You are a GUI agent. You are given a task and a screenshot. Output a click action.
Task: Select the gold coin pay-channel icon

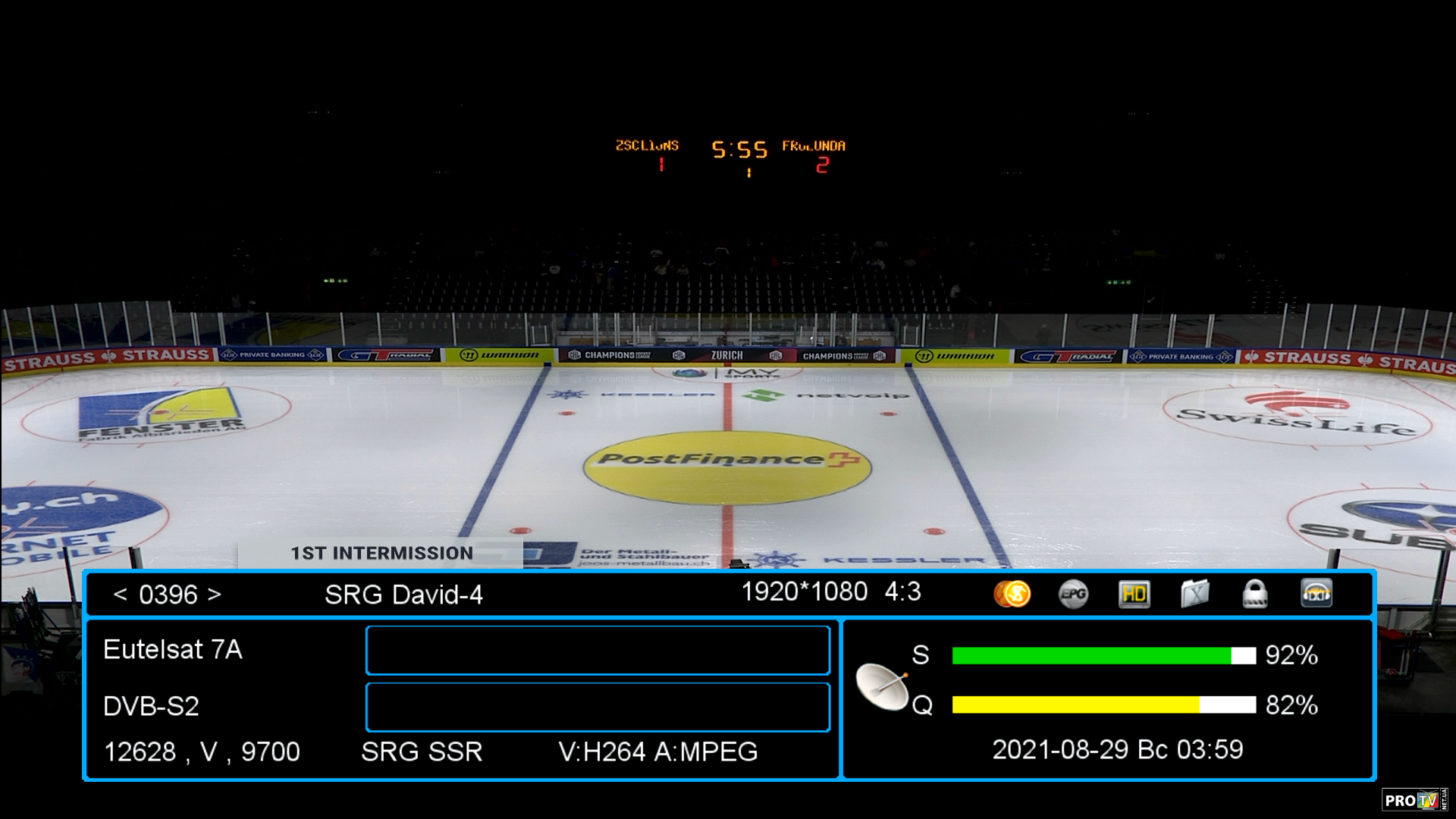[x=1012, y=594]
